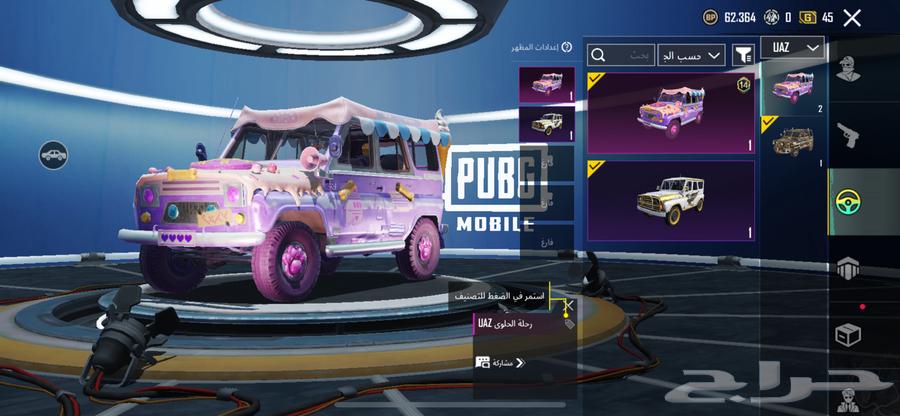Choose the pink UAZ in the side category list
The width and height of the screenshot is (900, 416).
click(x=794, y=88)
